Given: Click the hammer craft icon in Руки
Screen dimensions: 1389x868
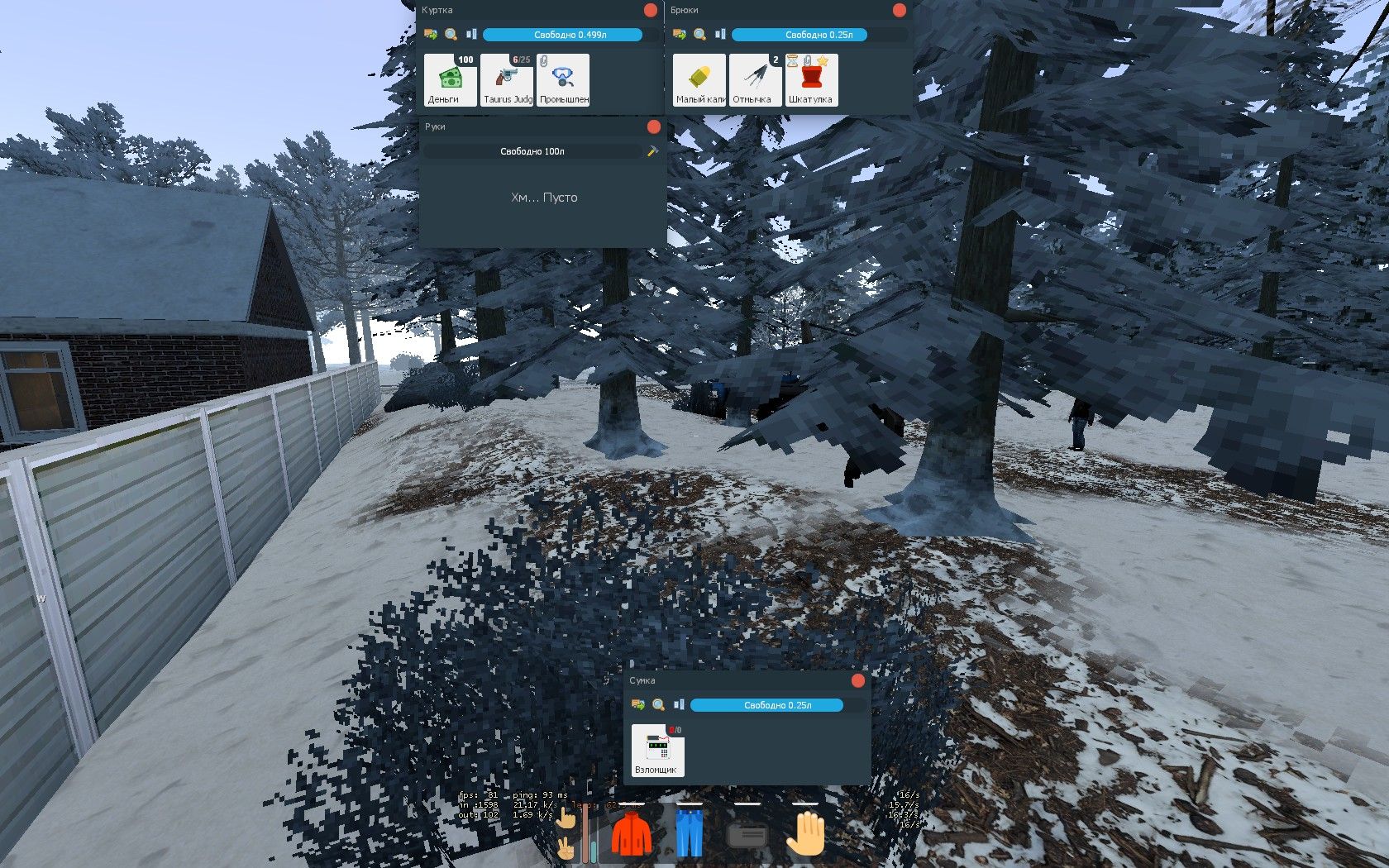Looking at the screenshot, I should pos(652,151).
